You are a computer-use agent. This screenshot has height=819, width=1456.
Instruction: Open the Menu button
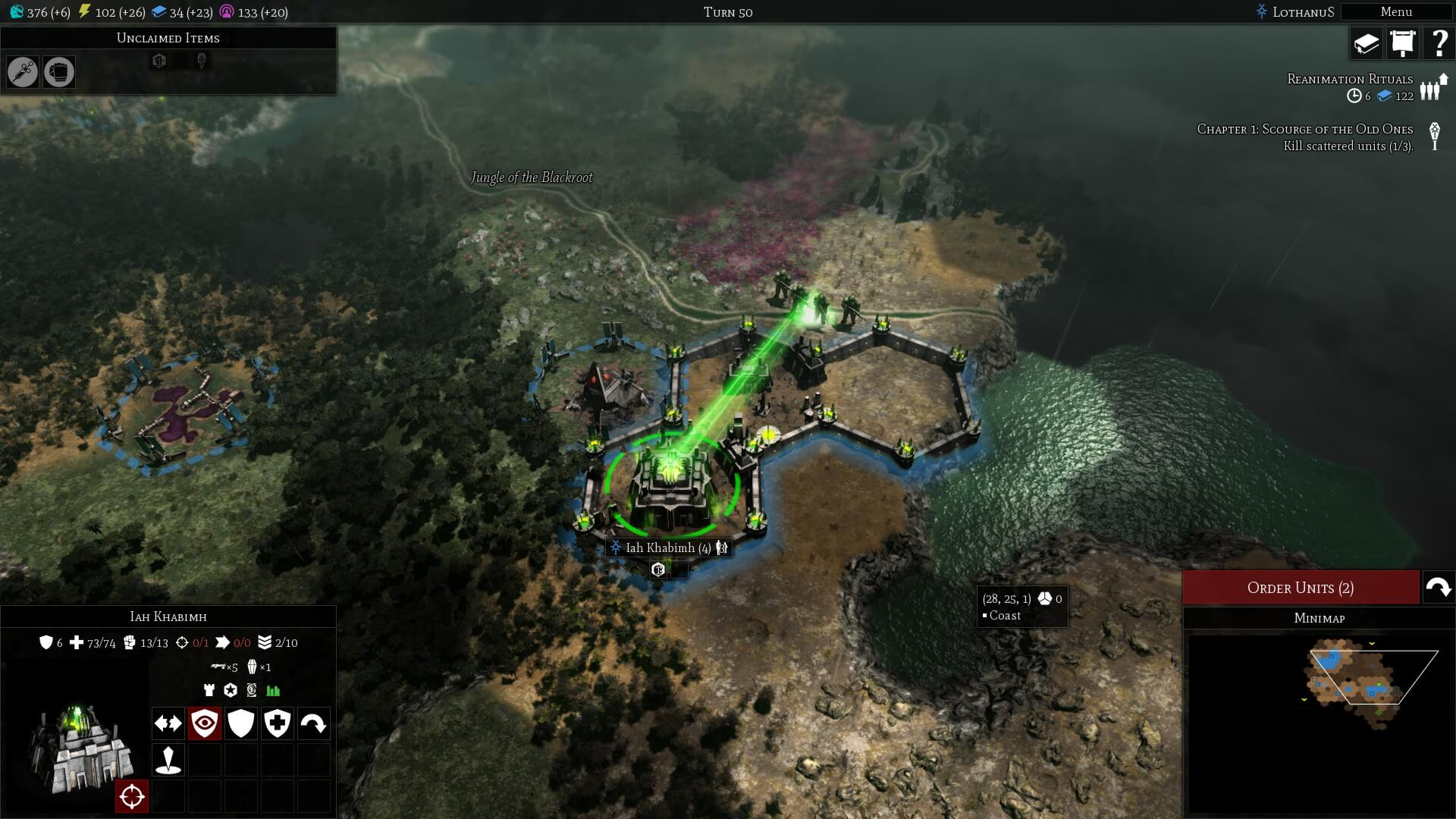pyautogui.click(x=1395, y=12)
